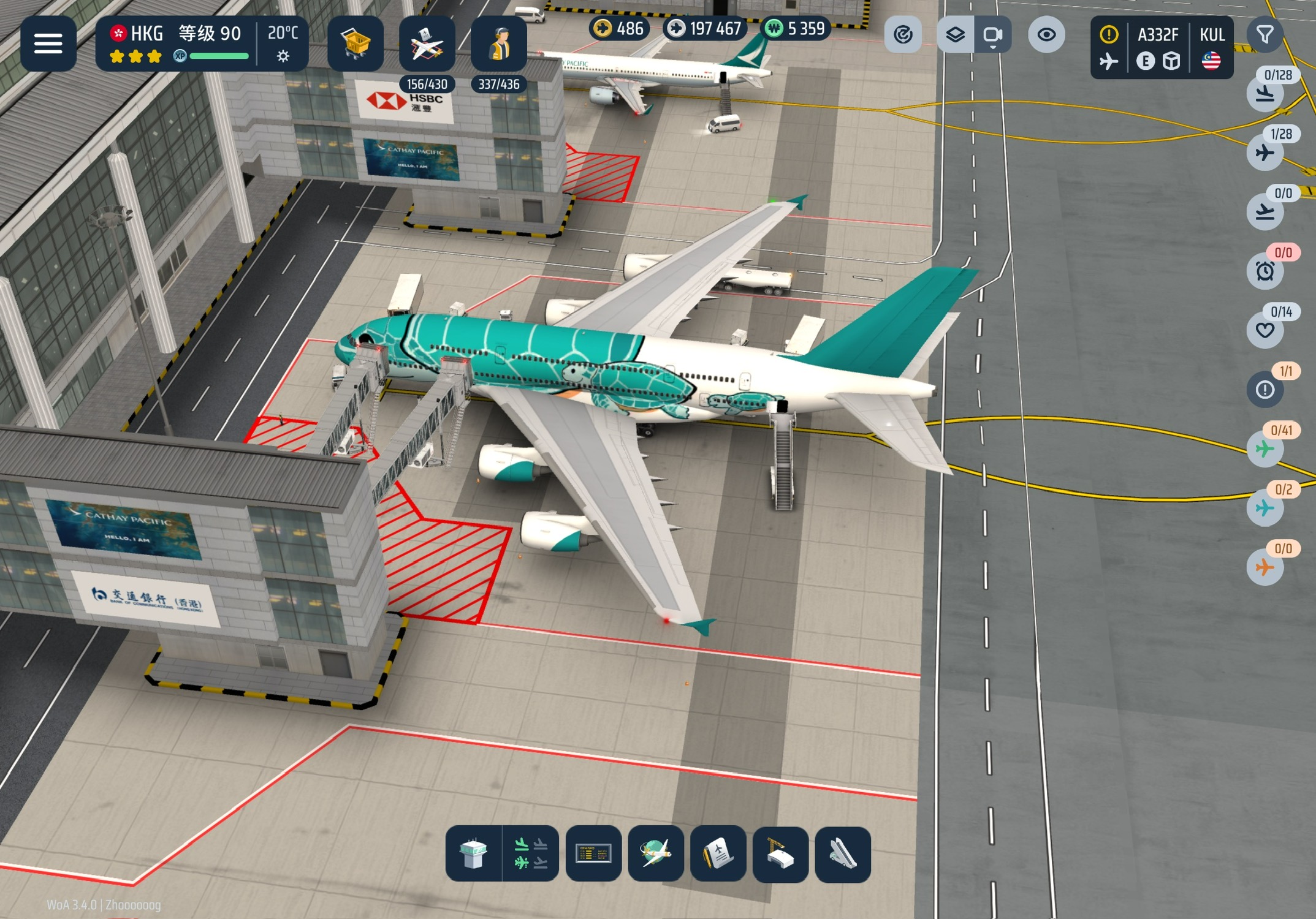Open the globe and plane routes
The image size is (1316, 919).
tap(656, 854)
